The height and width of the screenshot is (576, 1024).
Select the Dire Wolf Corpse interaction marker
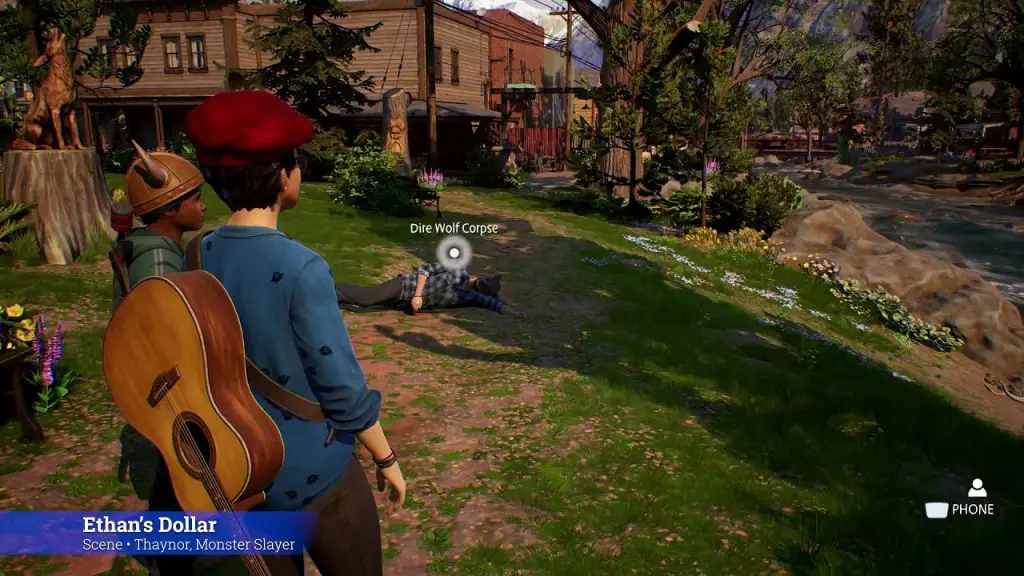click(x=454, y=253)
